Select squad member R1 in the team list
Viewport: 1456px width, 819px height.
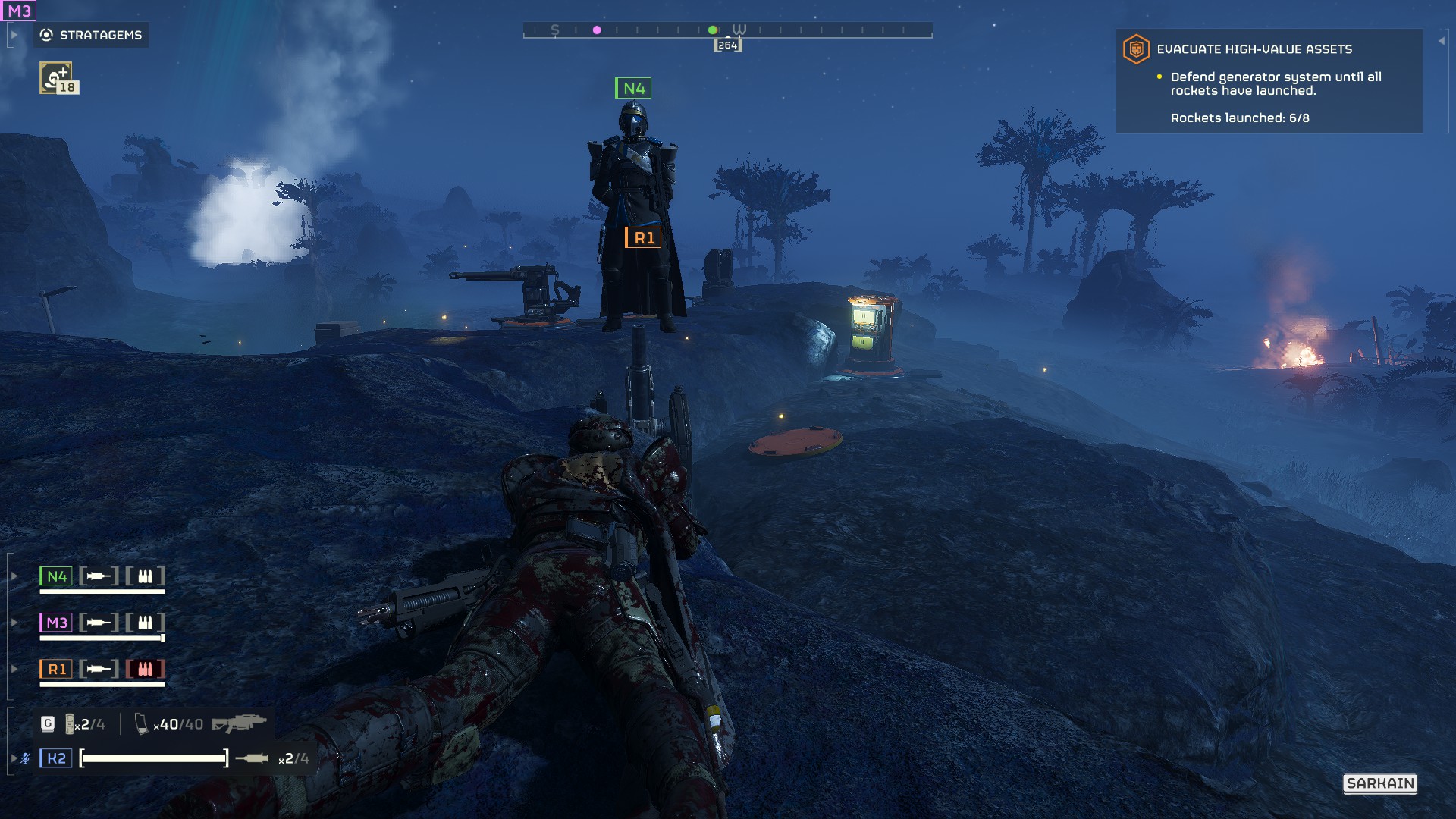56,669
